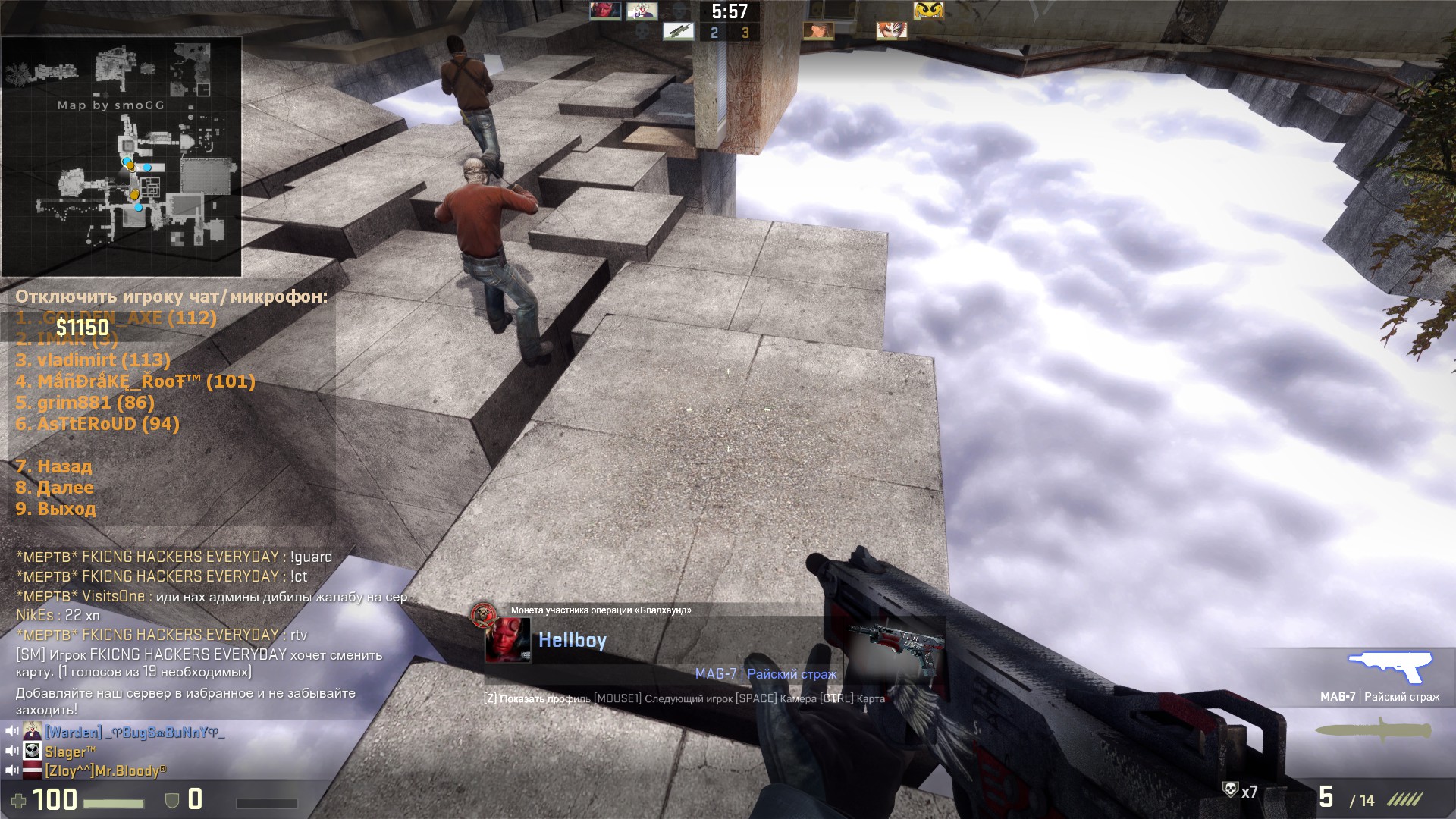This screenshot has height=819, width=1456.
Task: Select the red Hellboy avatar in top bar
Action: (x=605, y=11)
